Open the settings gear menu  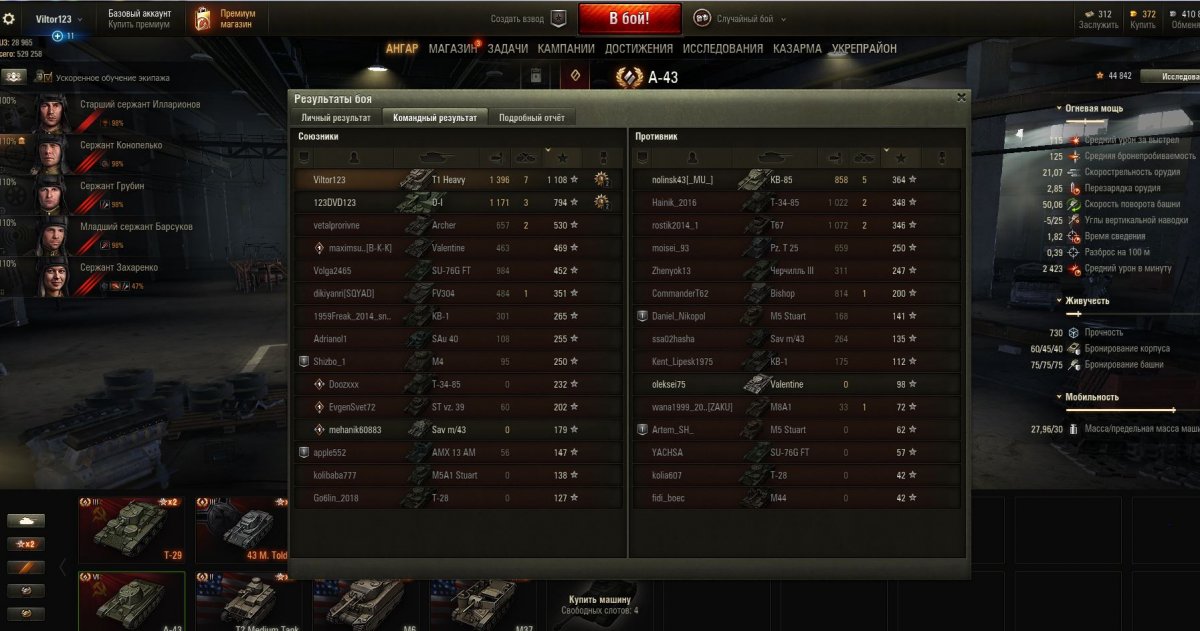pos(9,19)
